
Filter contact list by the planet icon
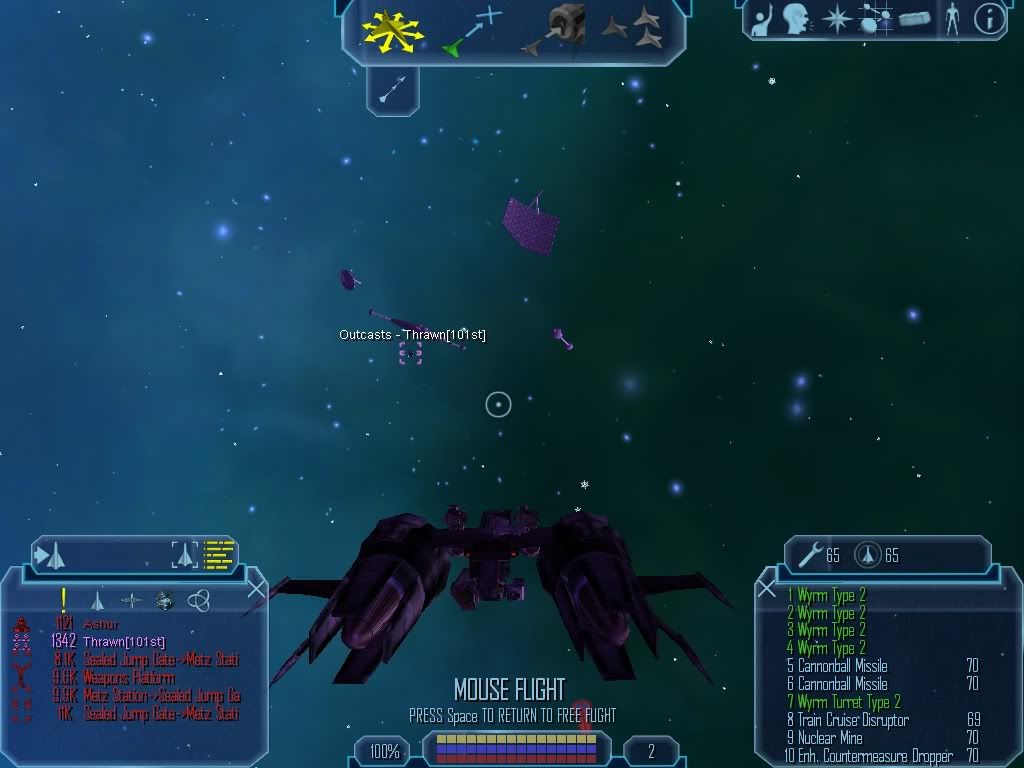coord(165,600)
